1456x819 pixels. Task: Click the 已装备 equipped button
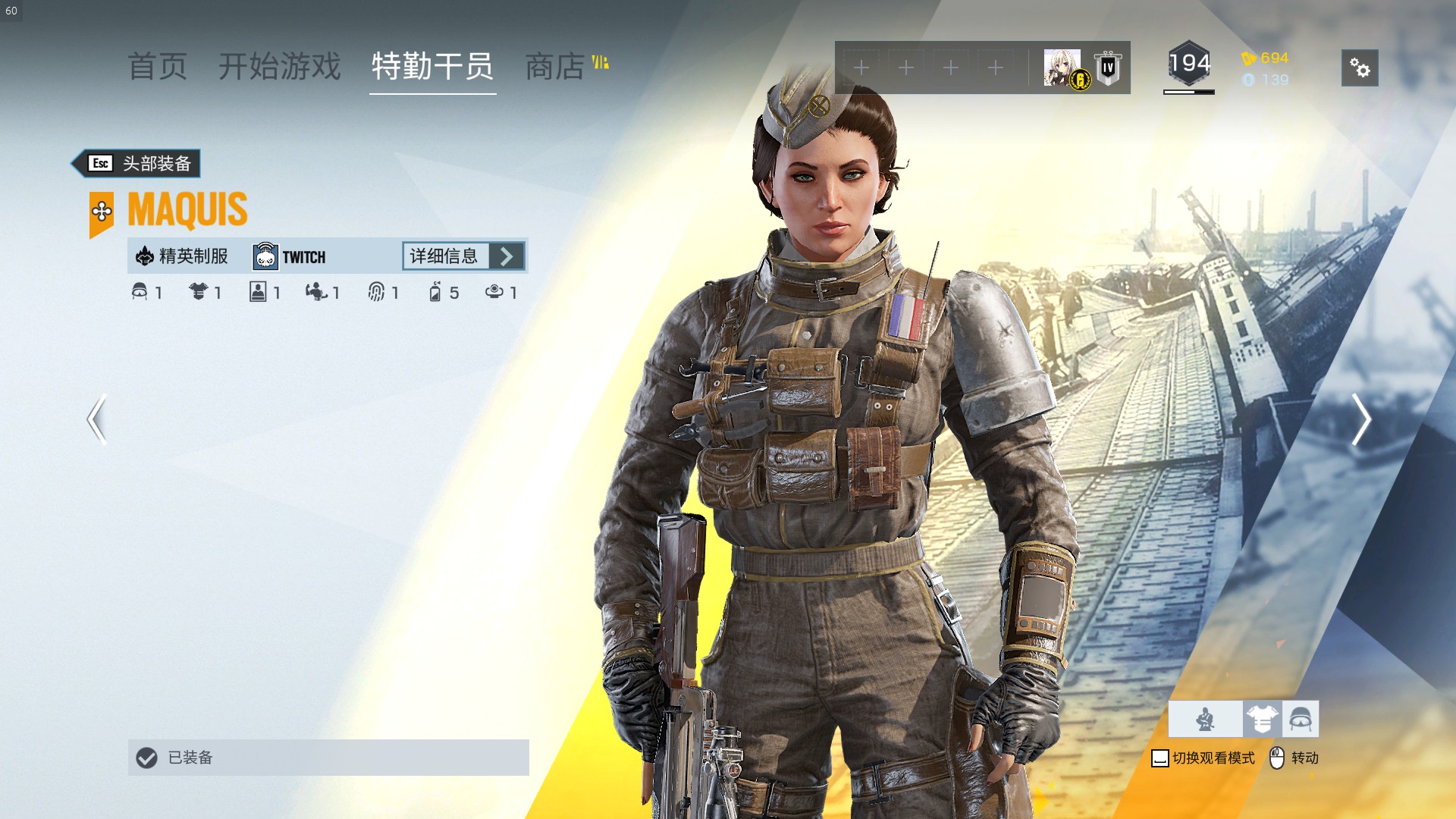328,758
